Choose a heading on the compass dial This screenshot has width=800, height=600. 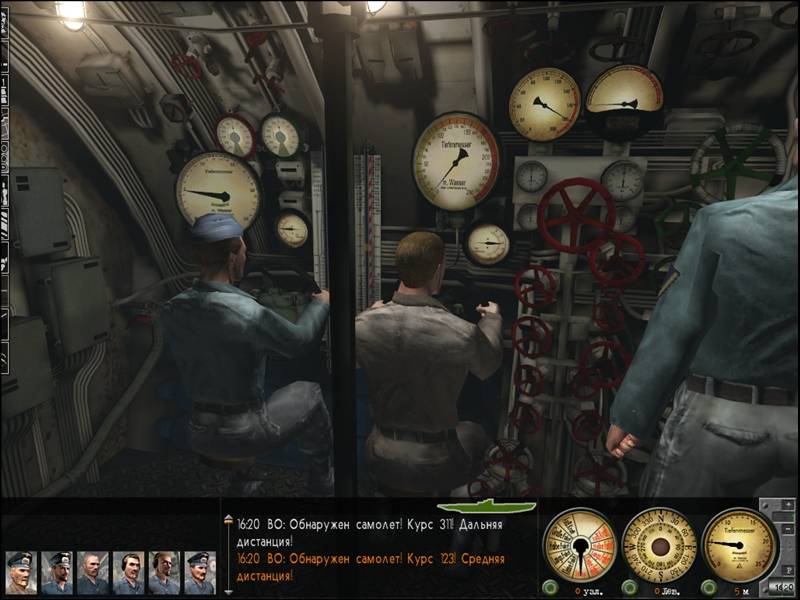point(660,546)
